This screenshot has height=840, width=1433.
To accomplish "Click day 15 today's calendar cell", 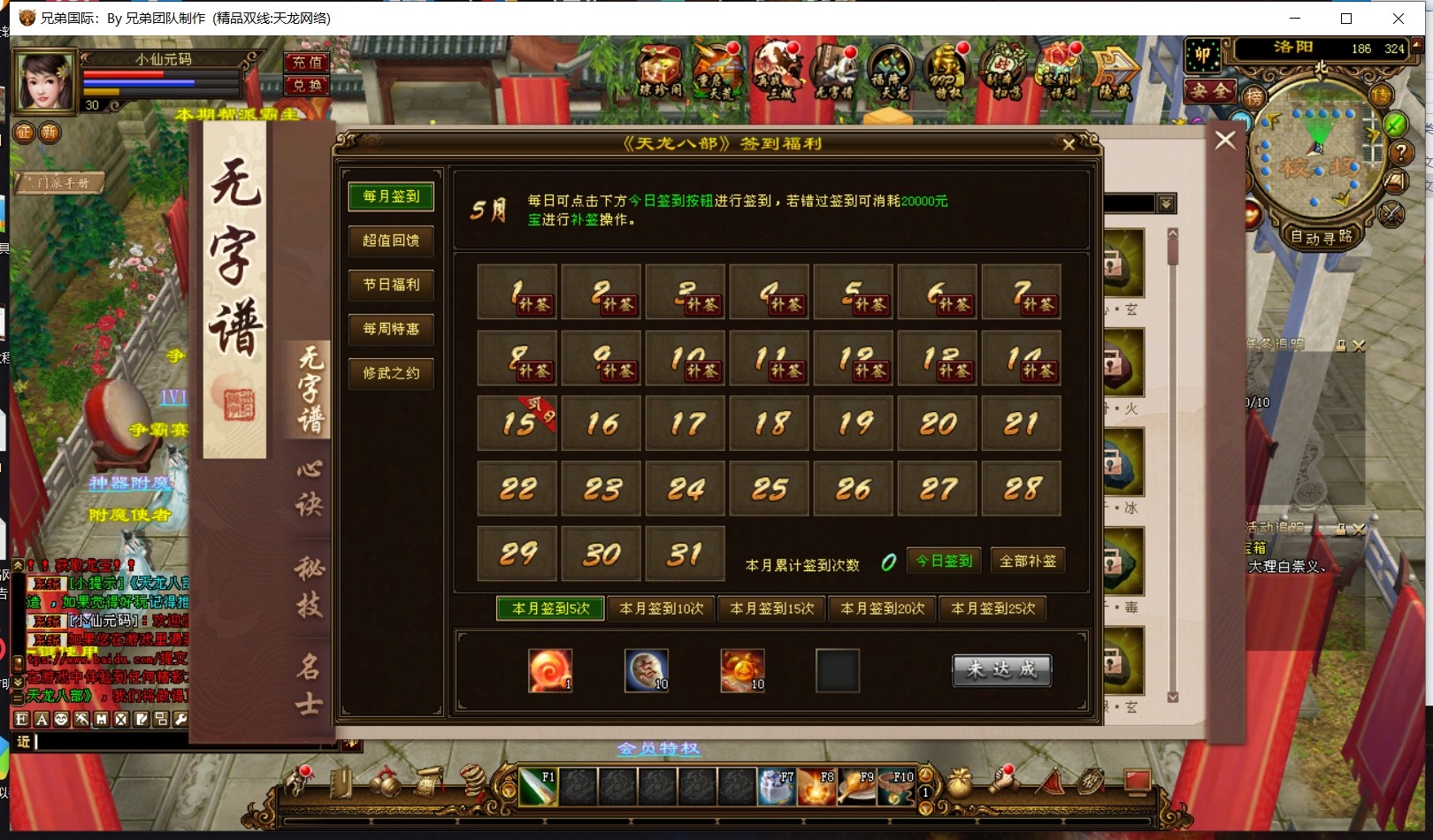I will click(x=517, y=424).
